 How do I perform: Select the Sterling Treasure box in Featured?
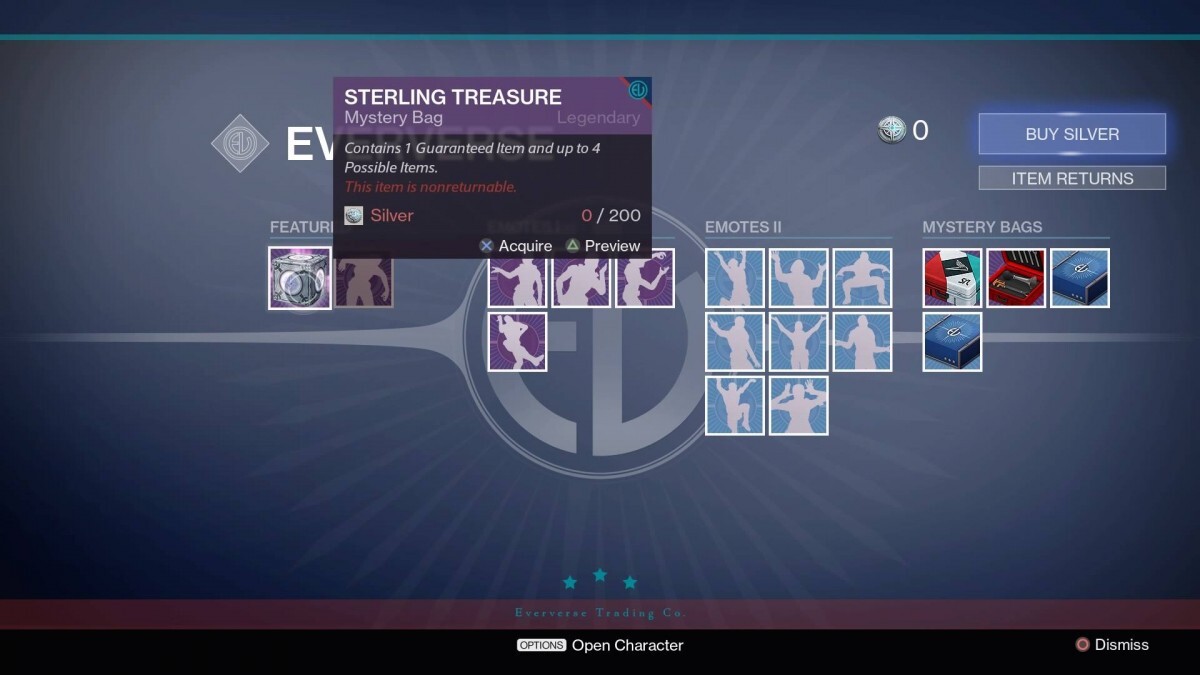pos(300,278)
